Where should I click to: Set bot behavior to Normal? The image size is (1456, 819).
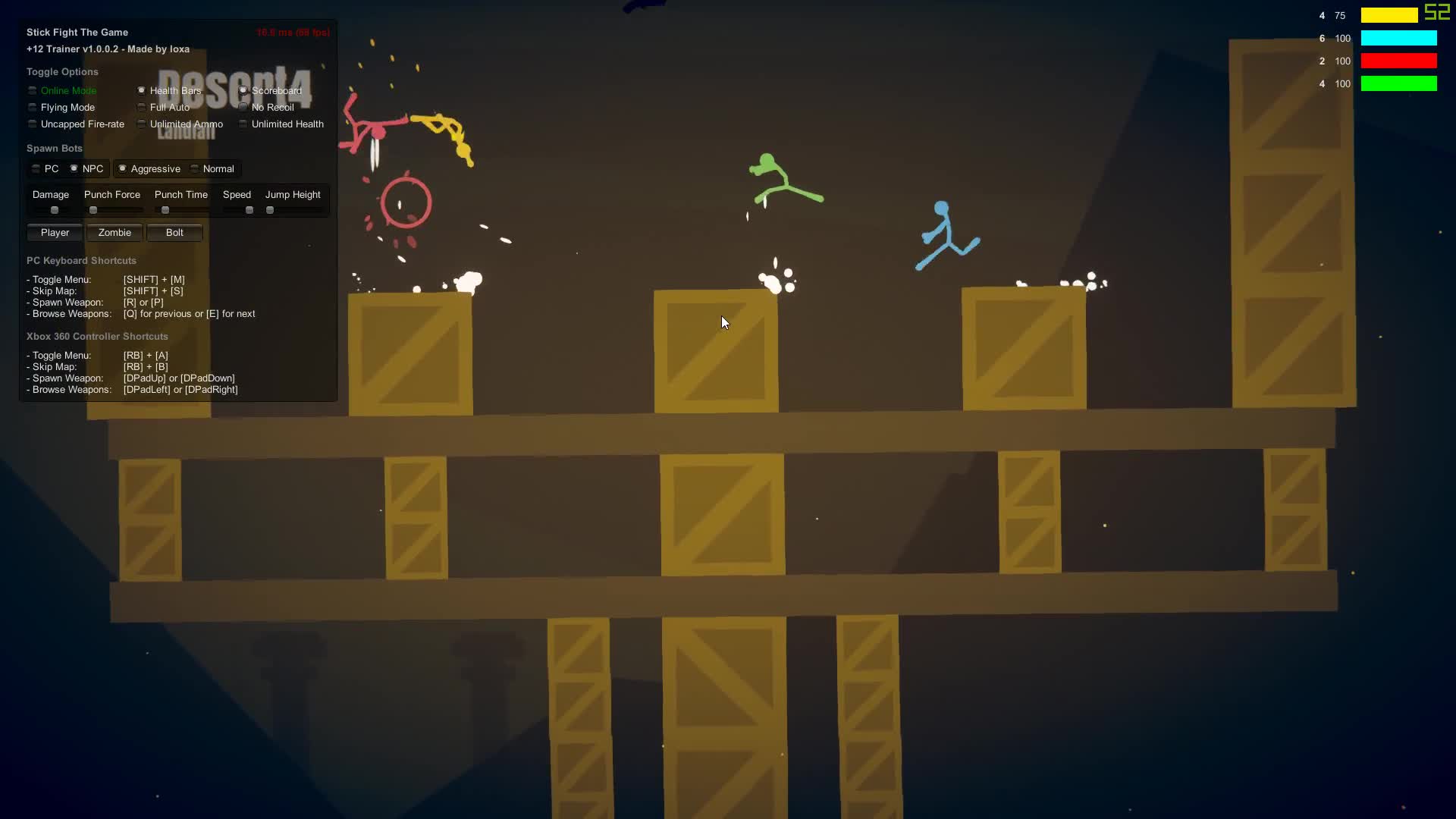195,168
